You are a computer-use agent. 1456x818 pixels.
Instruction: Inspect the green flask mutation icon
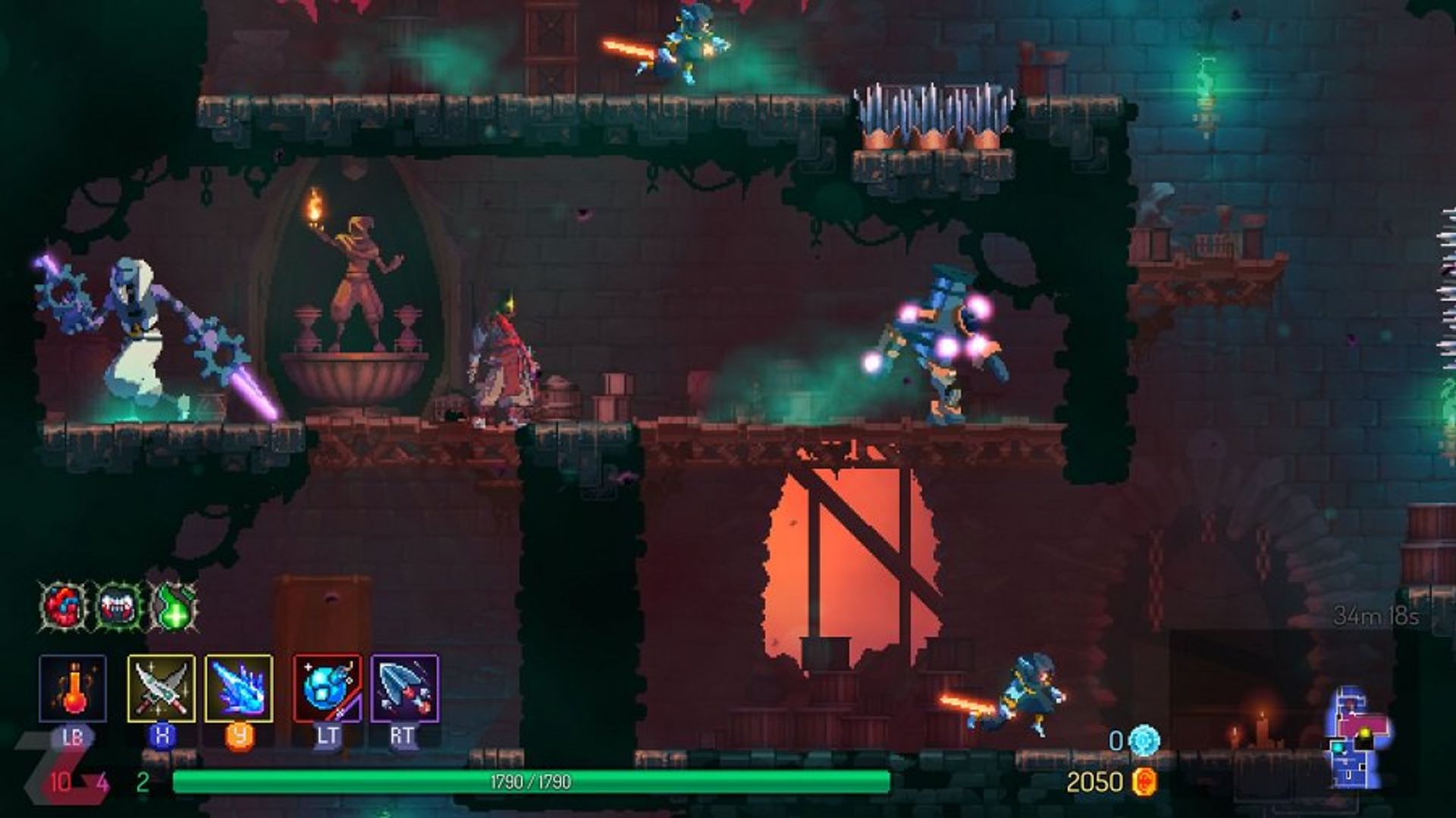(174, 606)
